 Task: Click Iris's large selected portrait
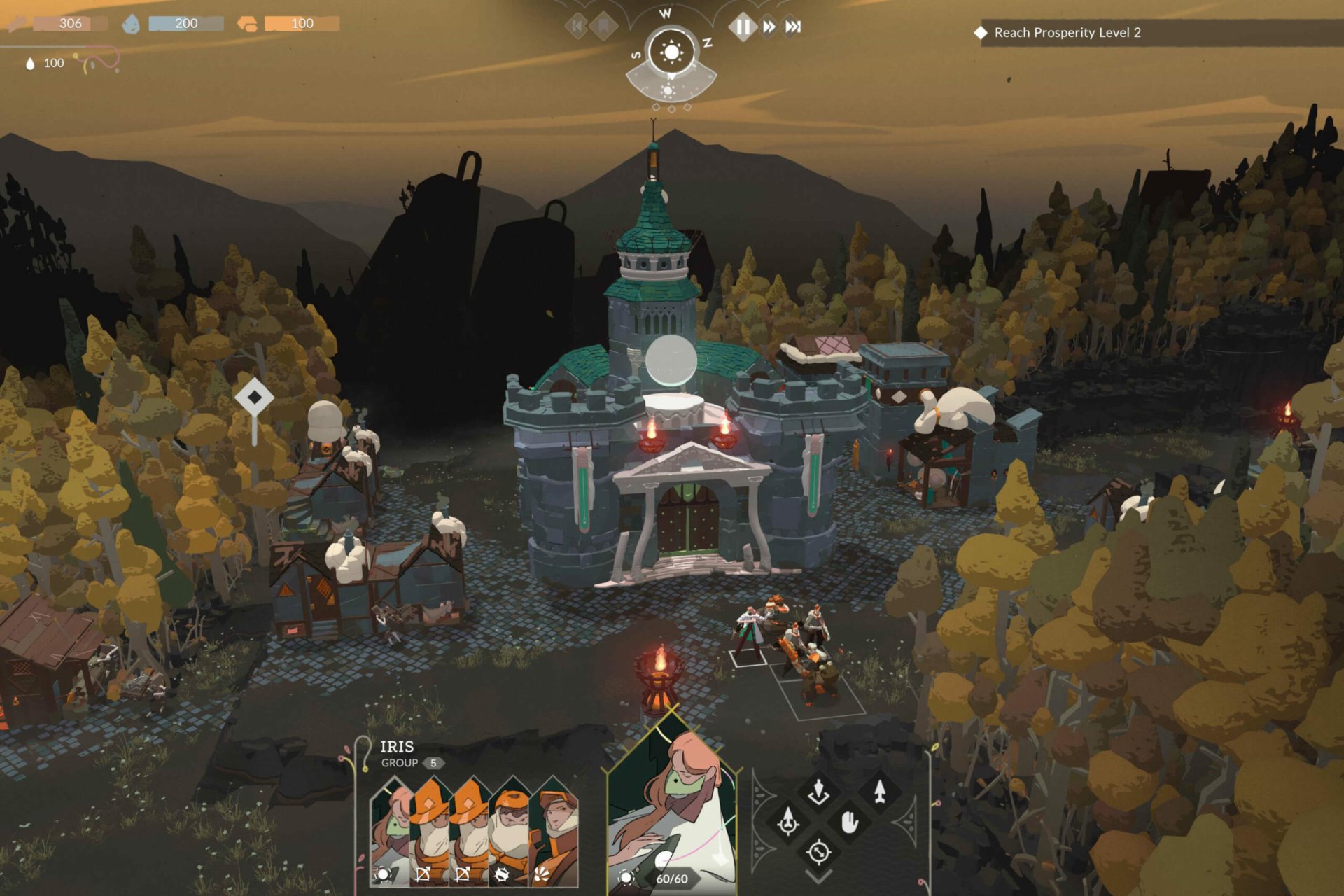click(x=671, y=812)
